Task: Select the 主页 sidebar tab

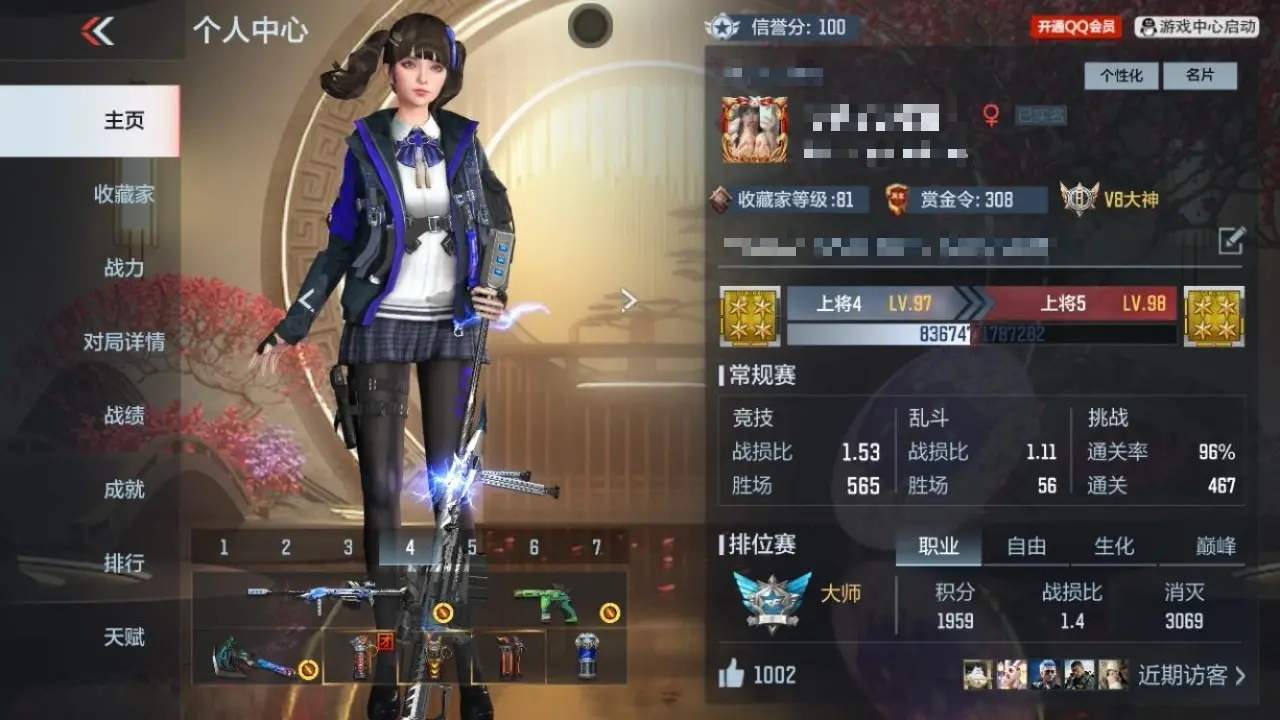Action: coord(124,120)
